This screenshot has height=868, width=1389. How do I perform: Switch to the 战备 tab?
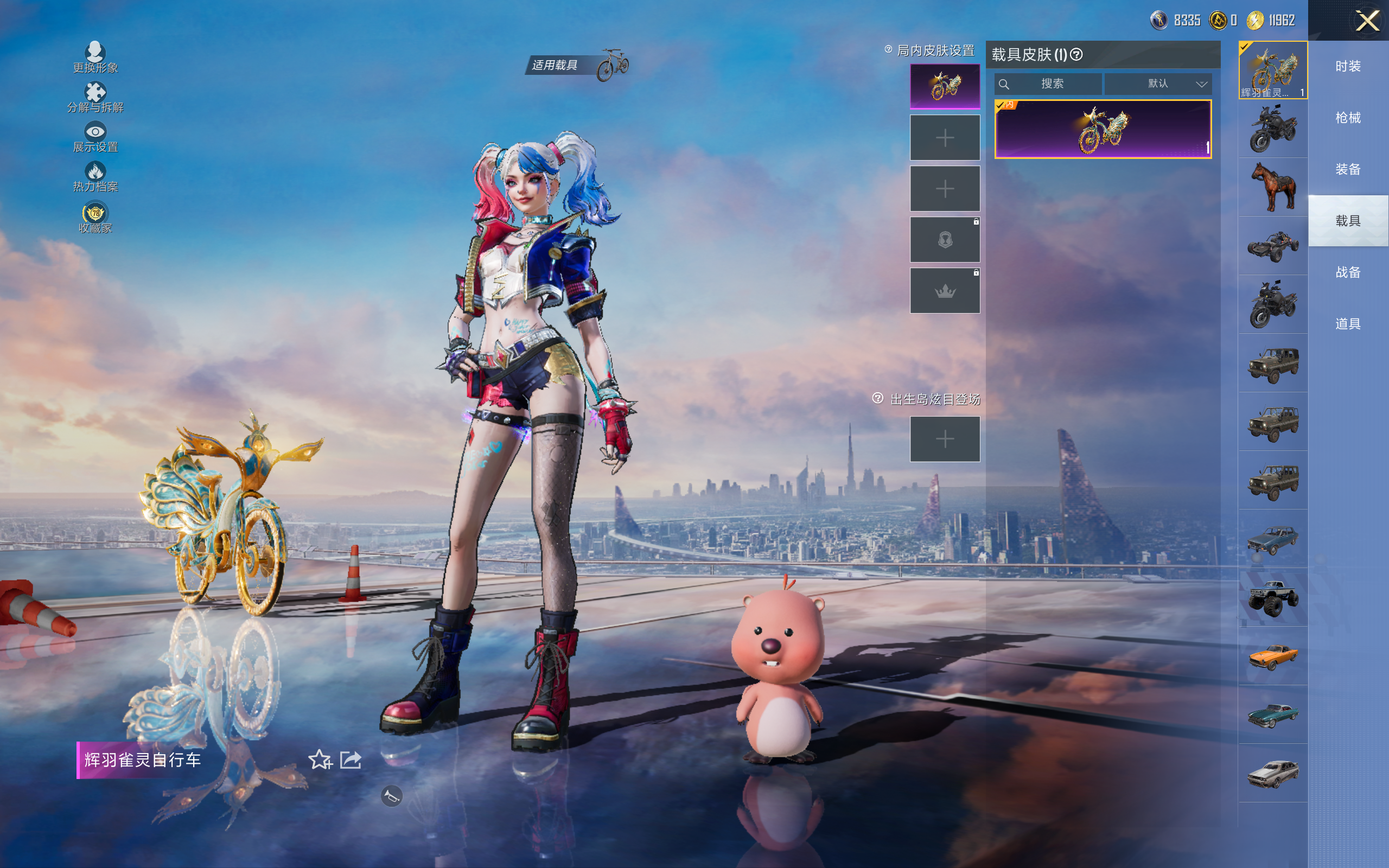pos(1348,272)
